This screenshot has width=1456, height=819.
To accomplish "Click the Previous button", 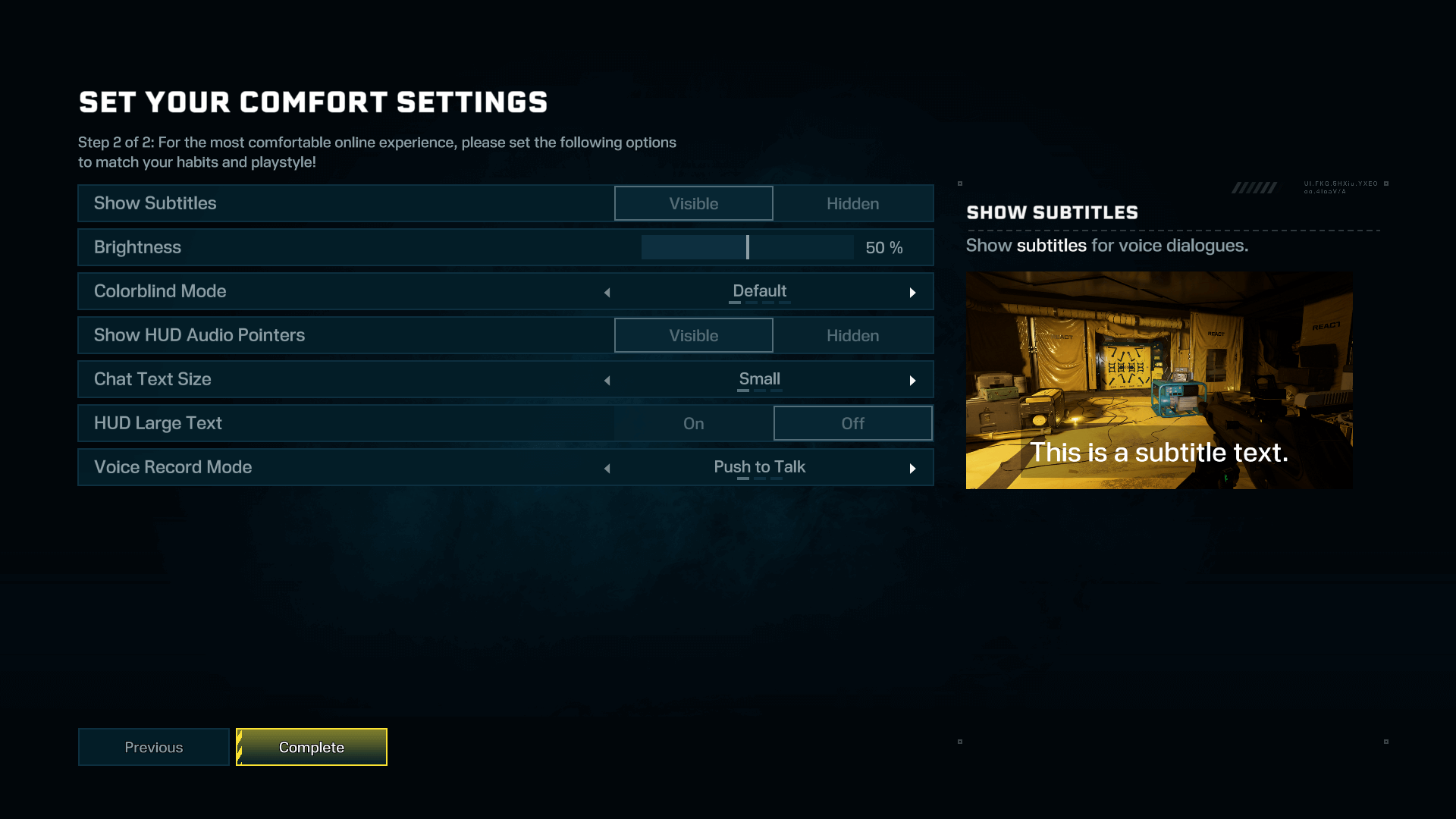I will pos(153,747).
